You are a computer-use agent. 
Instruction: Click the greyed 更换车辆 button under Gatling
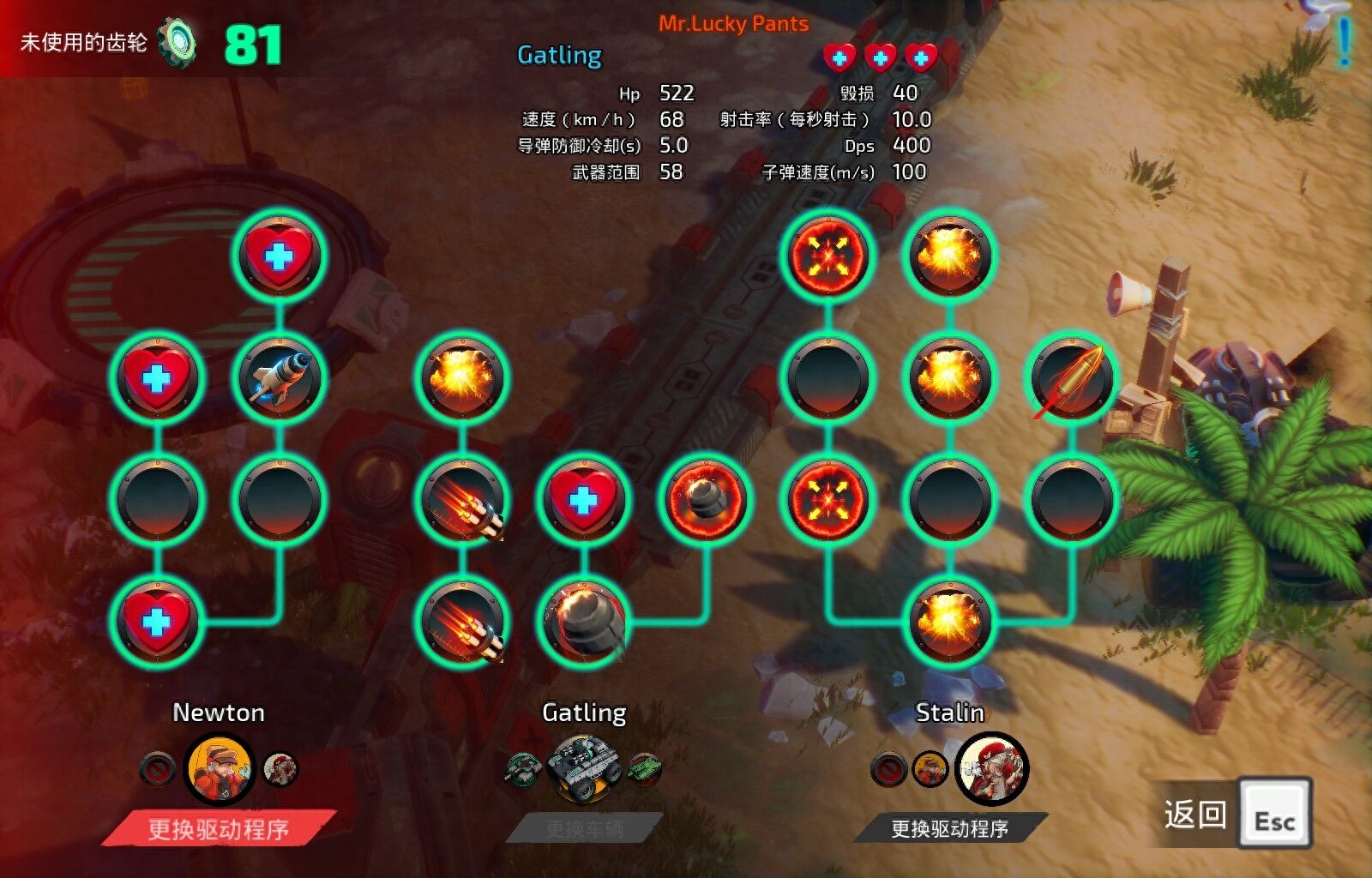coord(584,829)
